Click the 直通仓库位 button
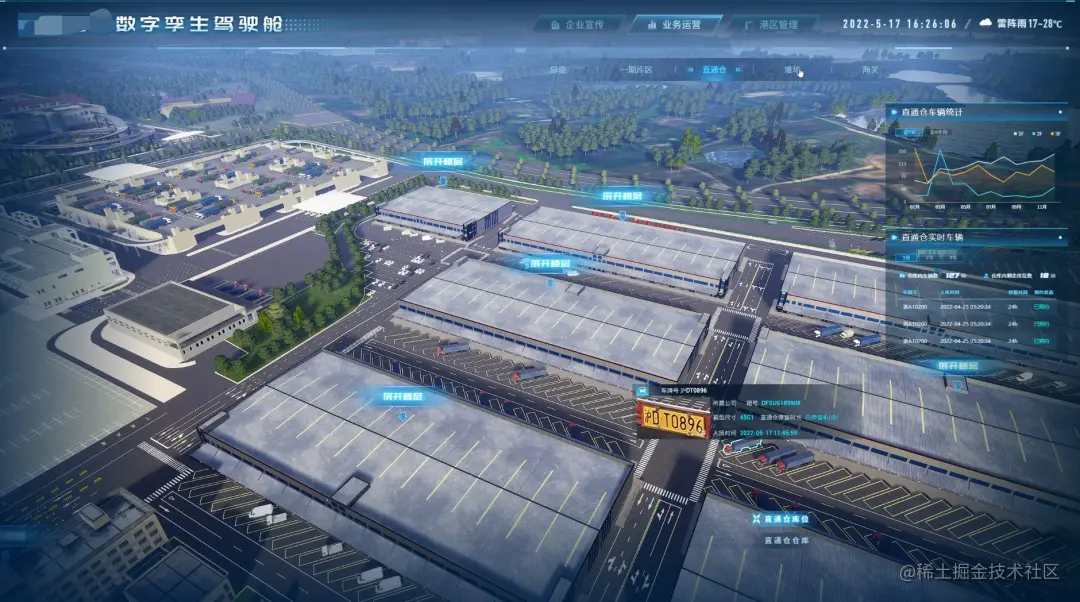 point(783,520)
